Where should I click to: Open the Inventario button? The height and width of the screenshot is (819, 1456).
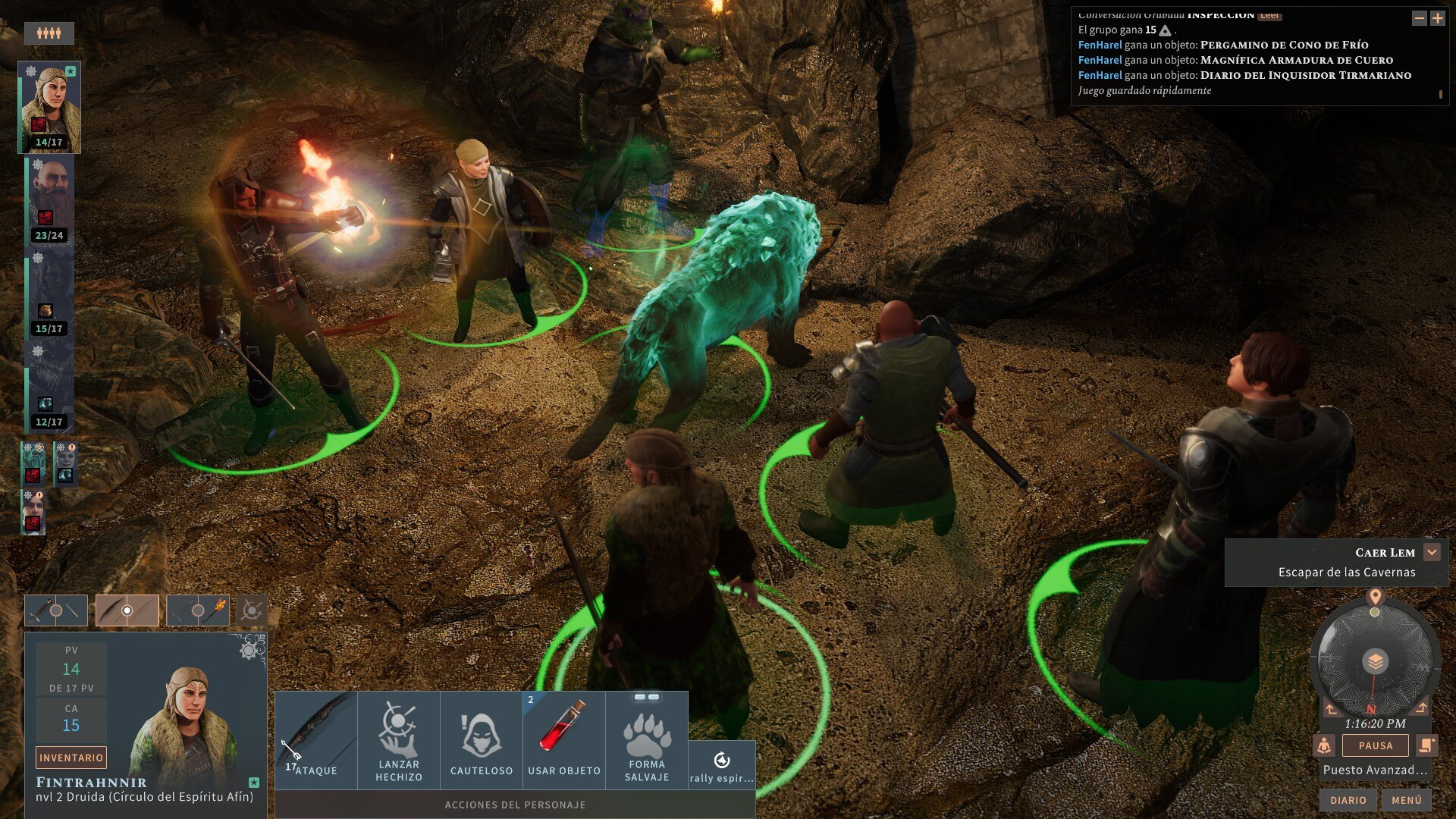point(71,758)
